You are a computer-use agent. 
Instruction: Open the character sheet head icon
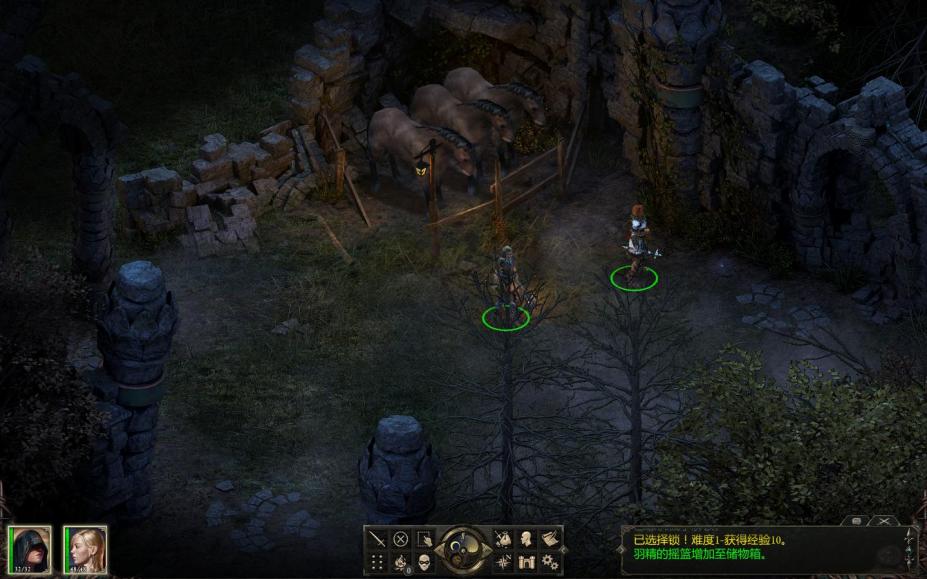526,538
